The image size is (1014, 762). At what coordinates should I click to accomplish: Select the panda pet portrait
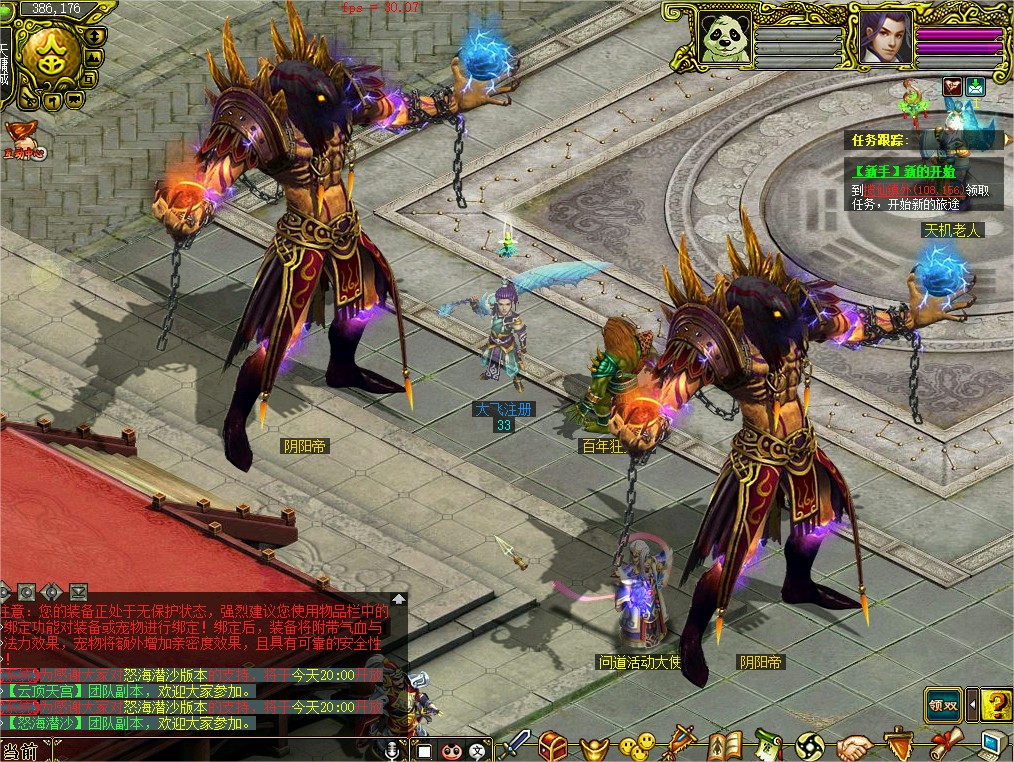[725, 40]
